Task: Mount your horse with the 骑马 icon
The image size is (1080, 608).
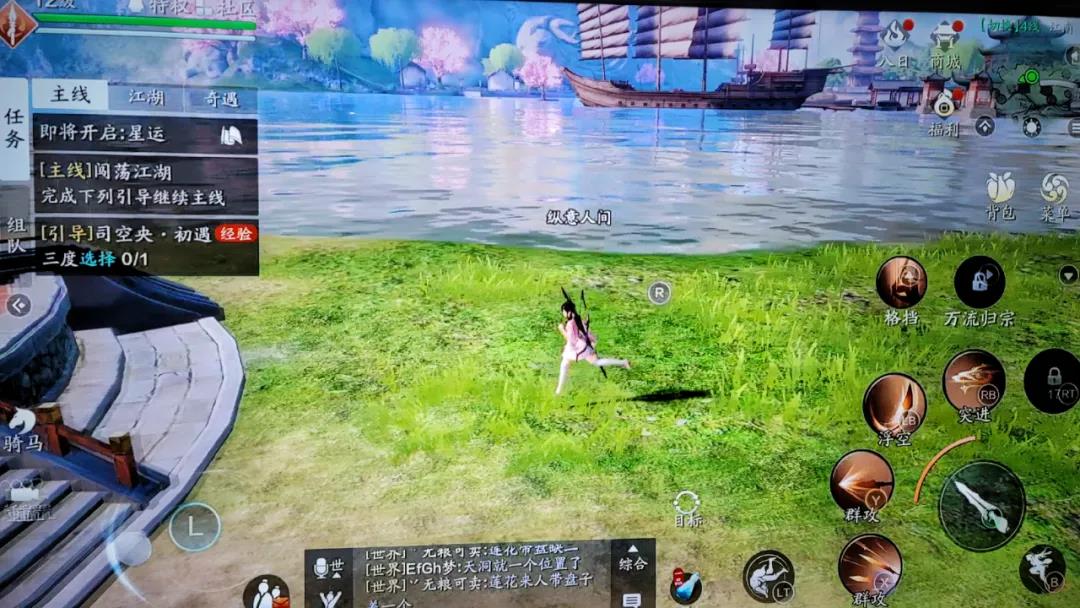Action: coord(22,428)
